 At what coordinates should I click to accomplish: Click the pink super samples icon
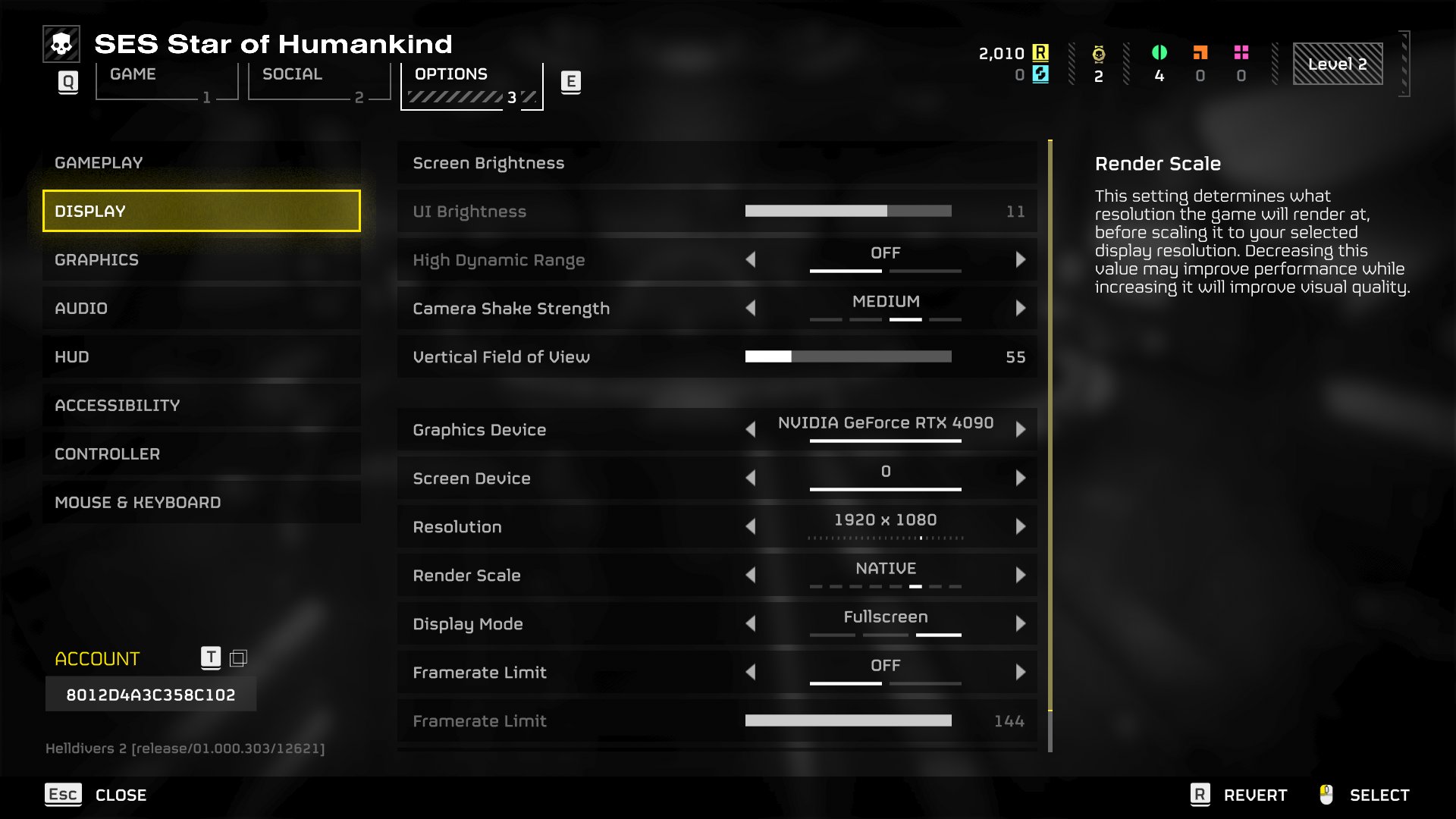pyautogui.click(x=1241, y=53)
